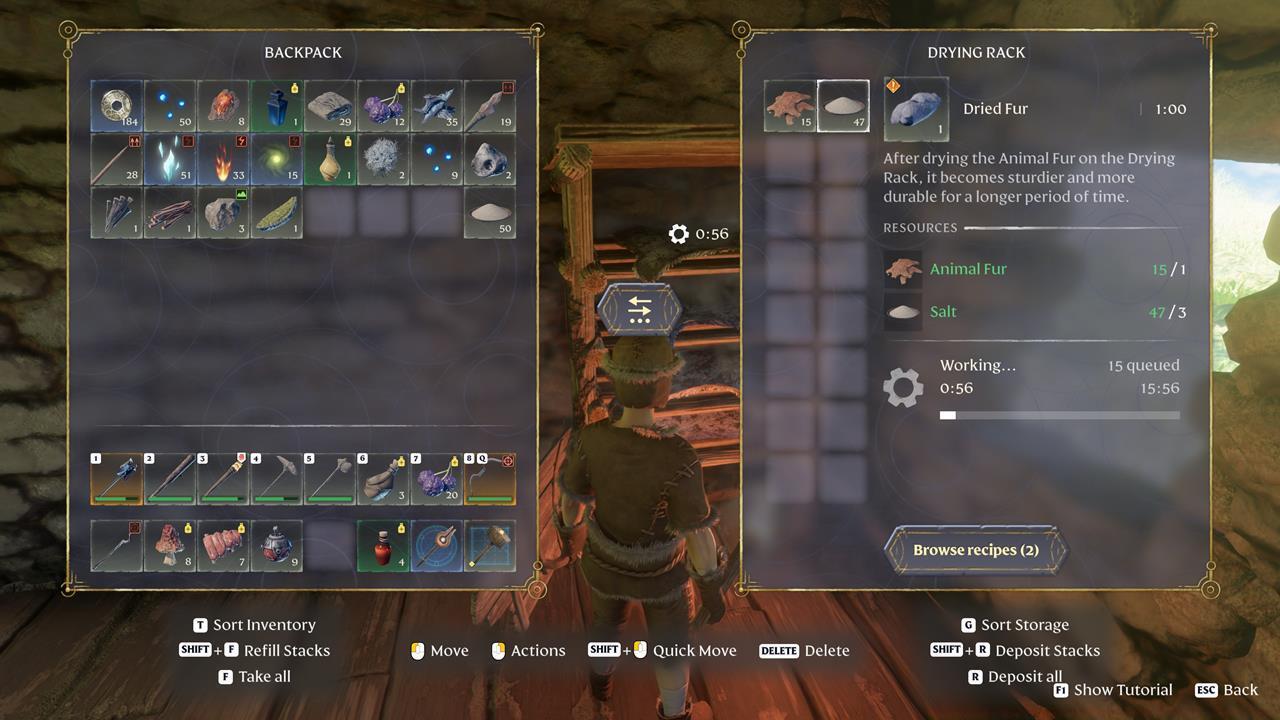
Task: Choose the fire spell stack of 33
Action: [223, 160]
